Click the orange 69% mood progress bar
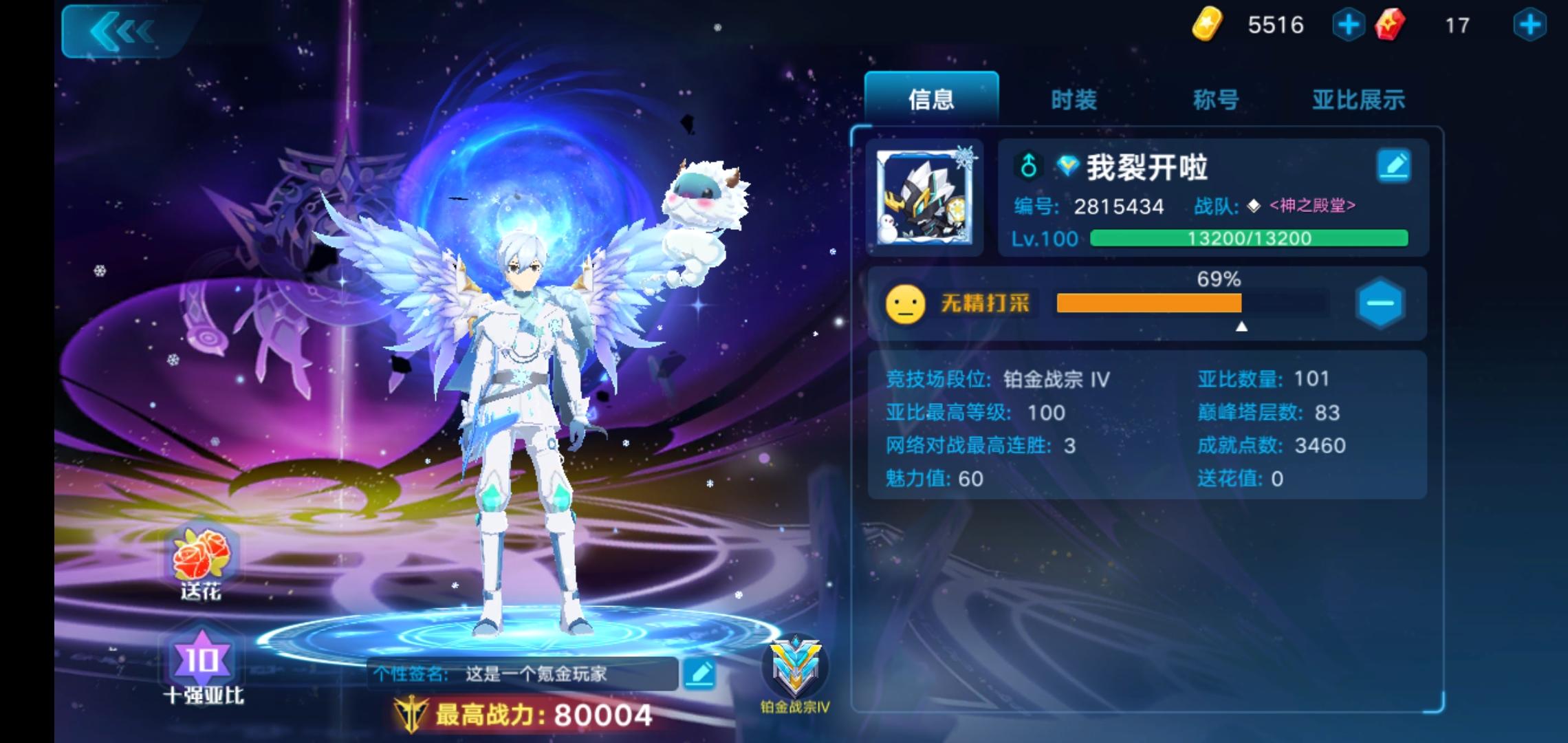Screen dimensions: 1568x743 (1148, 304)
